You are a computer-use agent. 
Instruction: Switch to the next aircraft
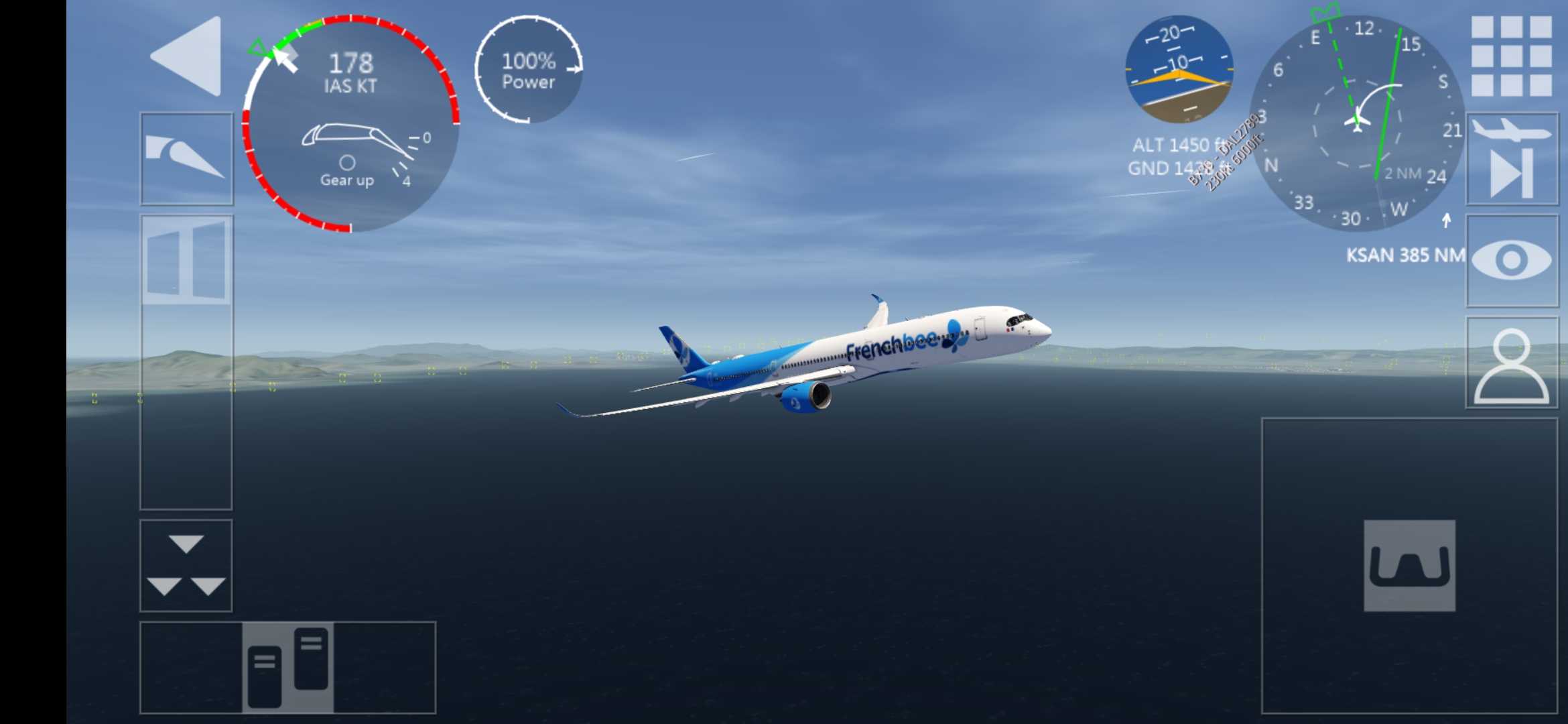[1512, 160]
